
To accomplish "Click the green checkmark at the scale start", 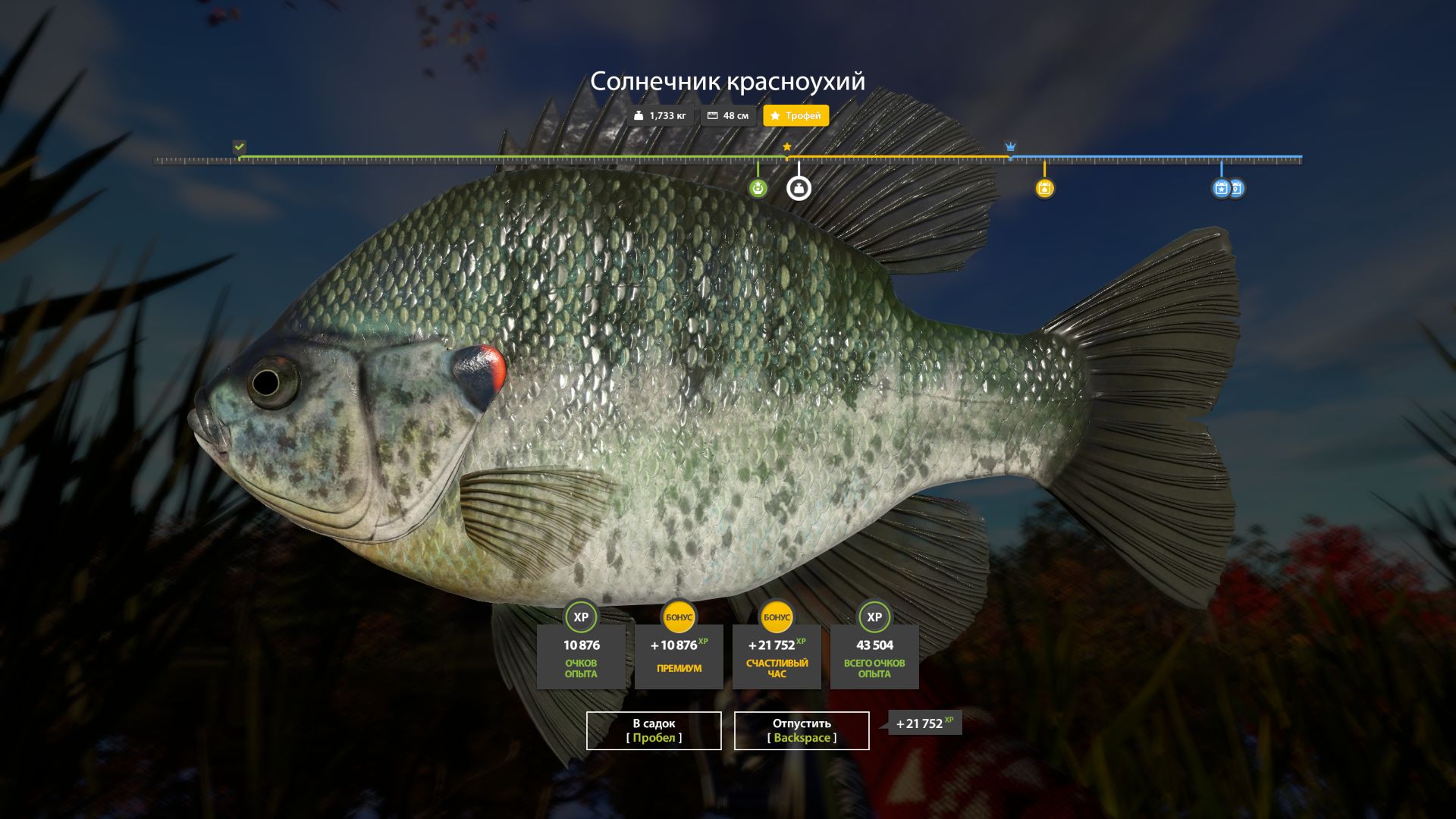I will point(239,144).
